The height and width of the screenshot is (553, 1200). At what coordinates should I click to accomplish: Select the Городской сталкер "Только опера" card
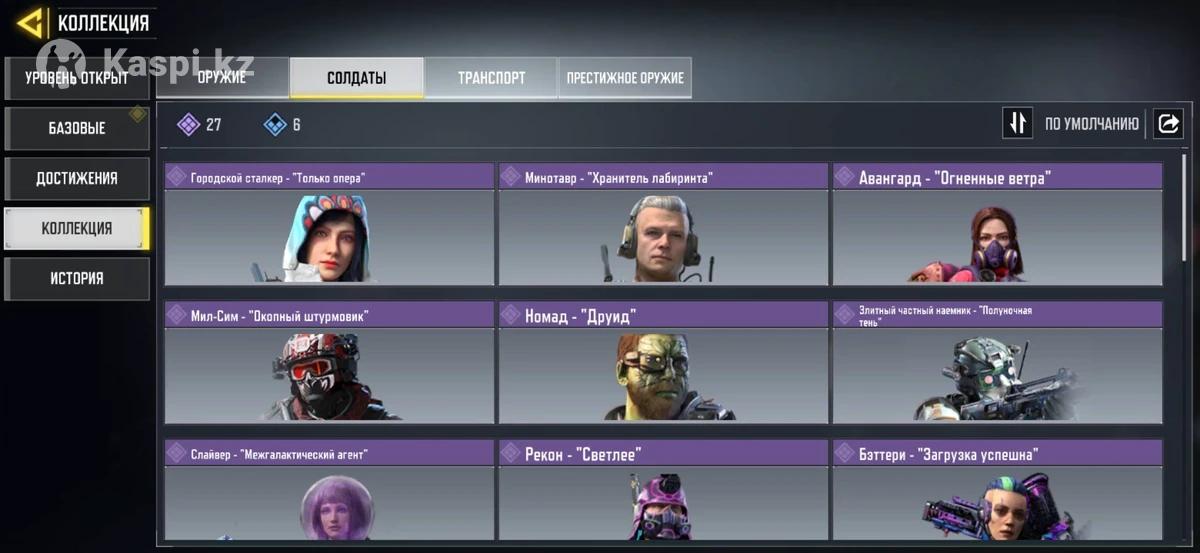pos(329,225)
